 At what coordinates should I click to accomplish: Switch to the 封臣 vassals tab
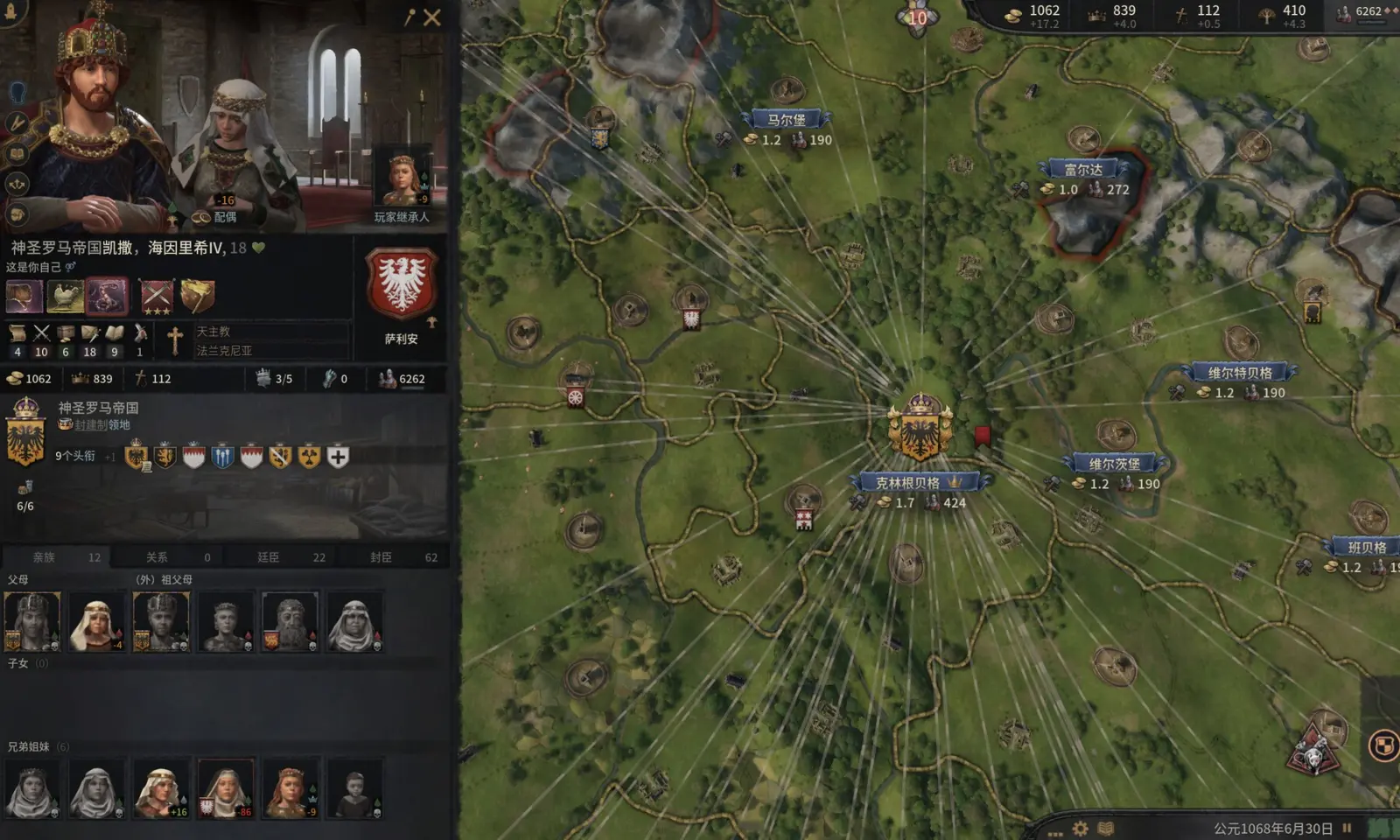coord(381,557)
